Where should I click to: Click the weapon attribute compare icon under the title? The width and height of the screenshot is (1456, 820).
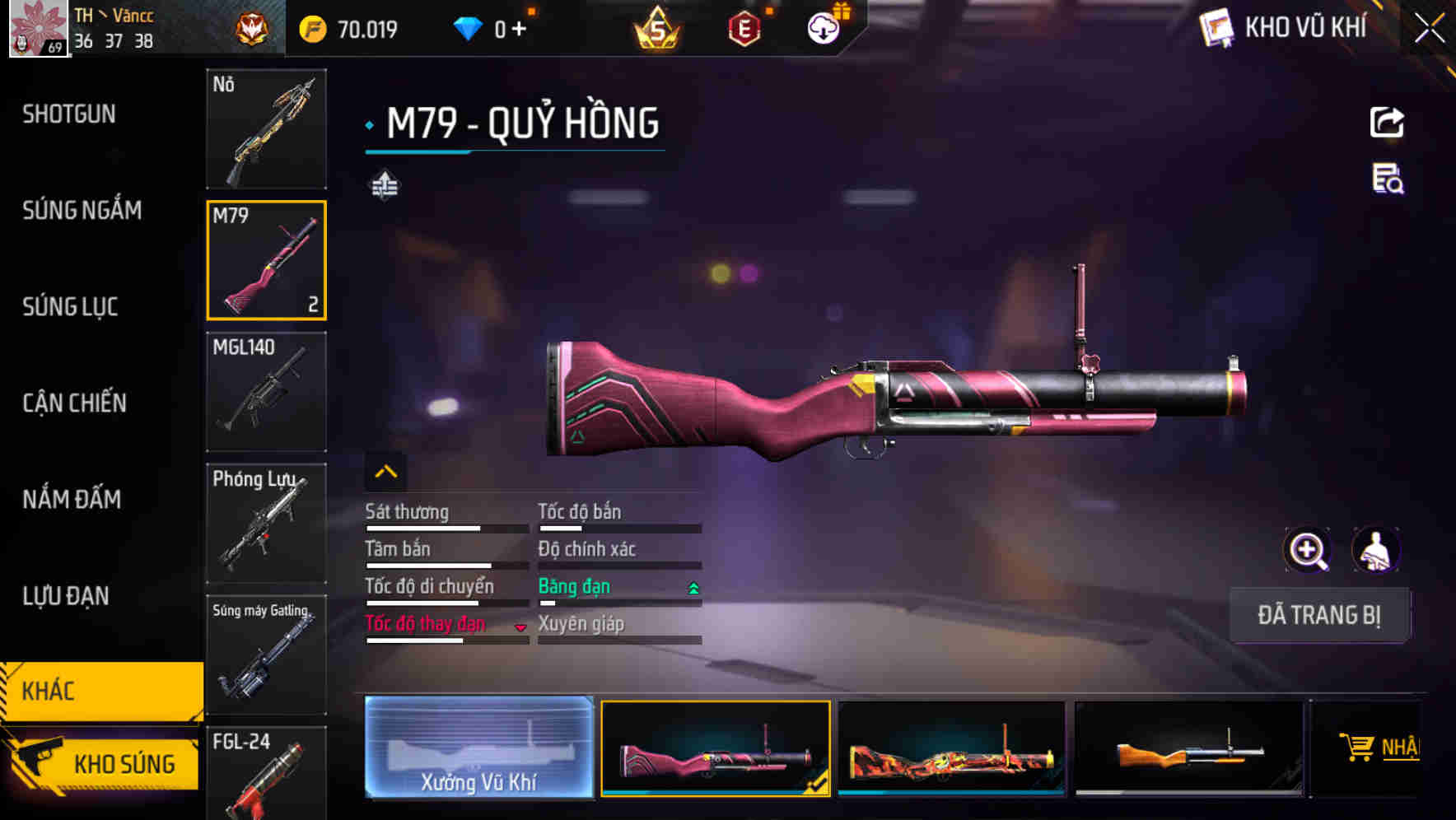(385, 186)
